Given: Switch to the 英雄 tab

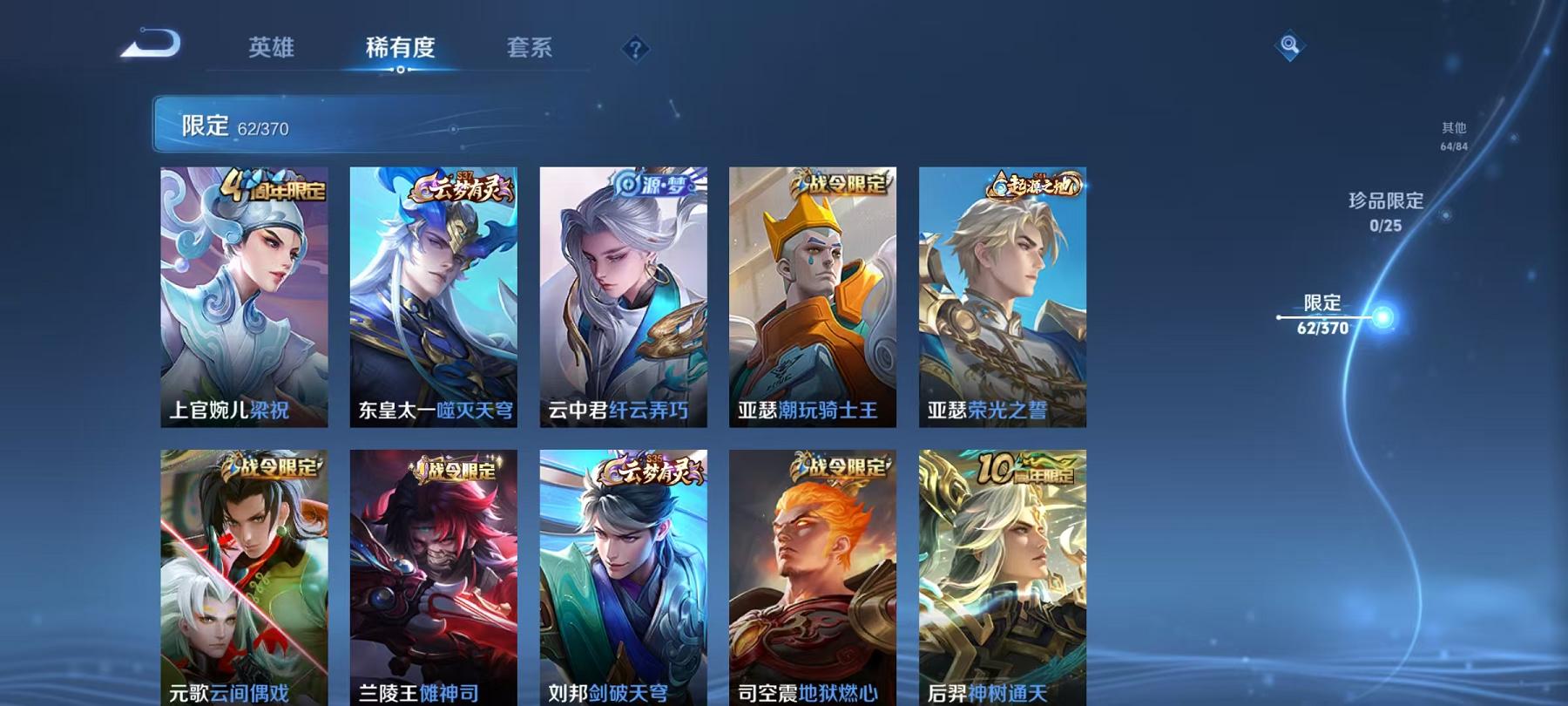Looking at the screenshot, I should pos(271,50).
